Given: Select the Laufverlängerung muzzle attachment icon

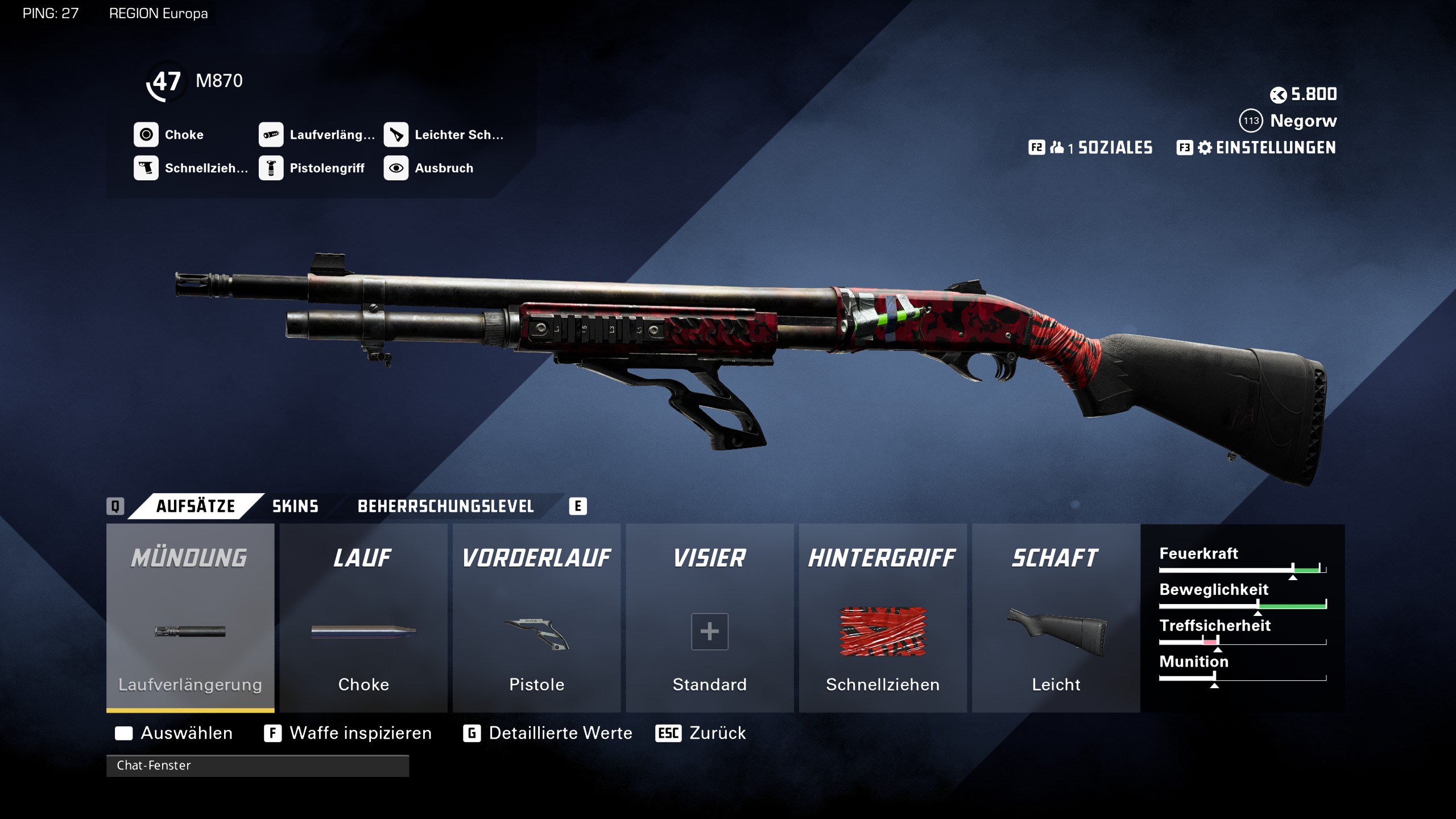Looking at the screenshot, I should (272, 135).
